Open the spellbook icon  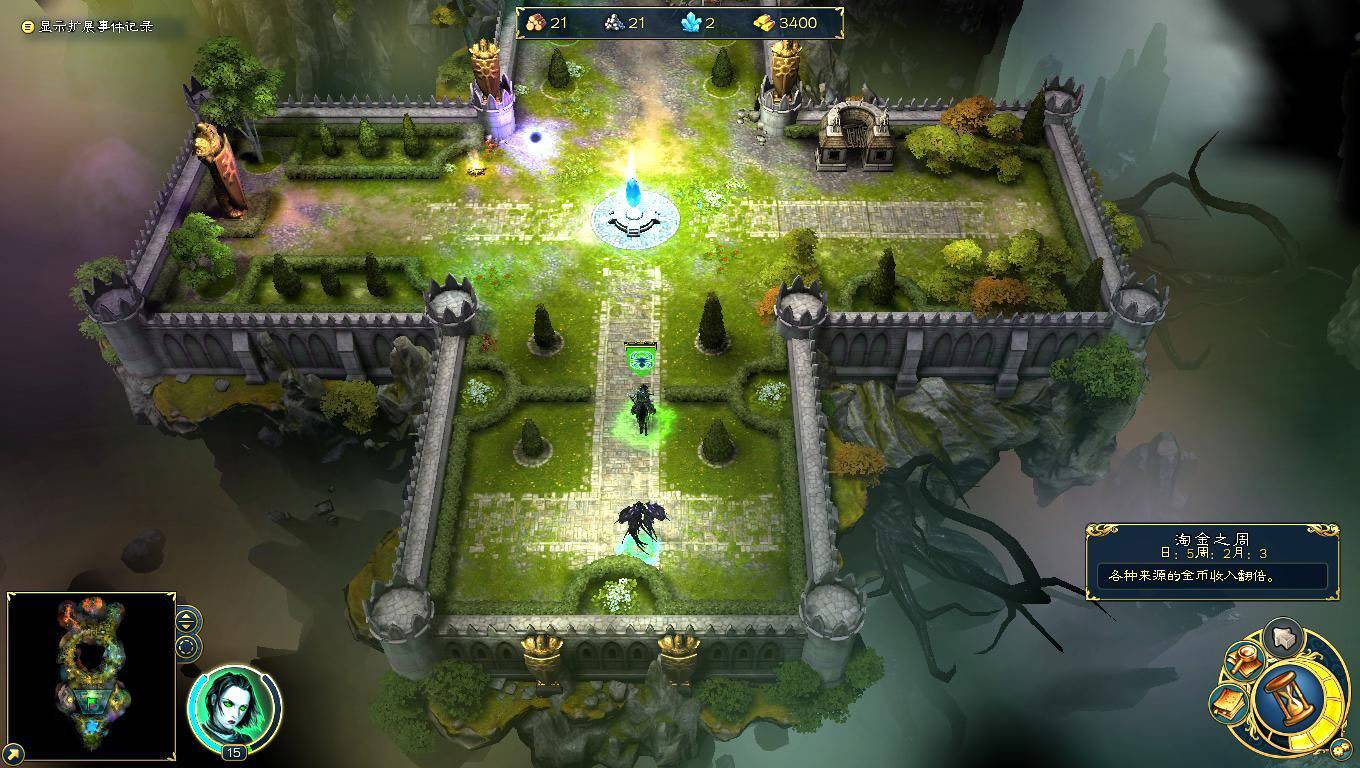click(x=1228, y=704)
